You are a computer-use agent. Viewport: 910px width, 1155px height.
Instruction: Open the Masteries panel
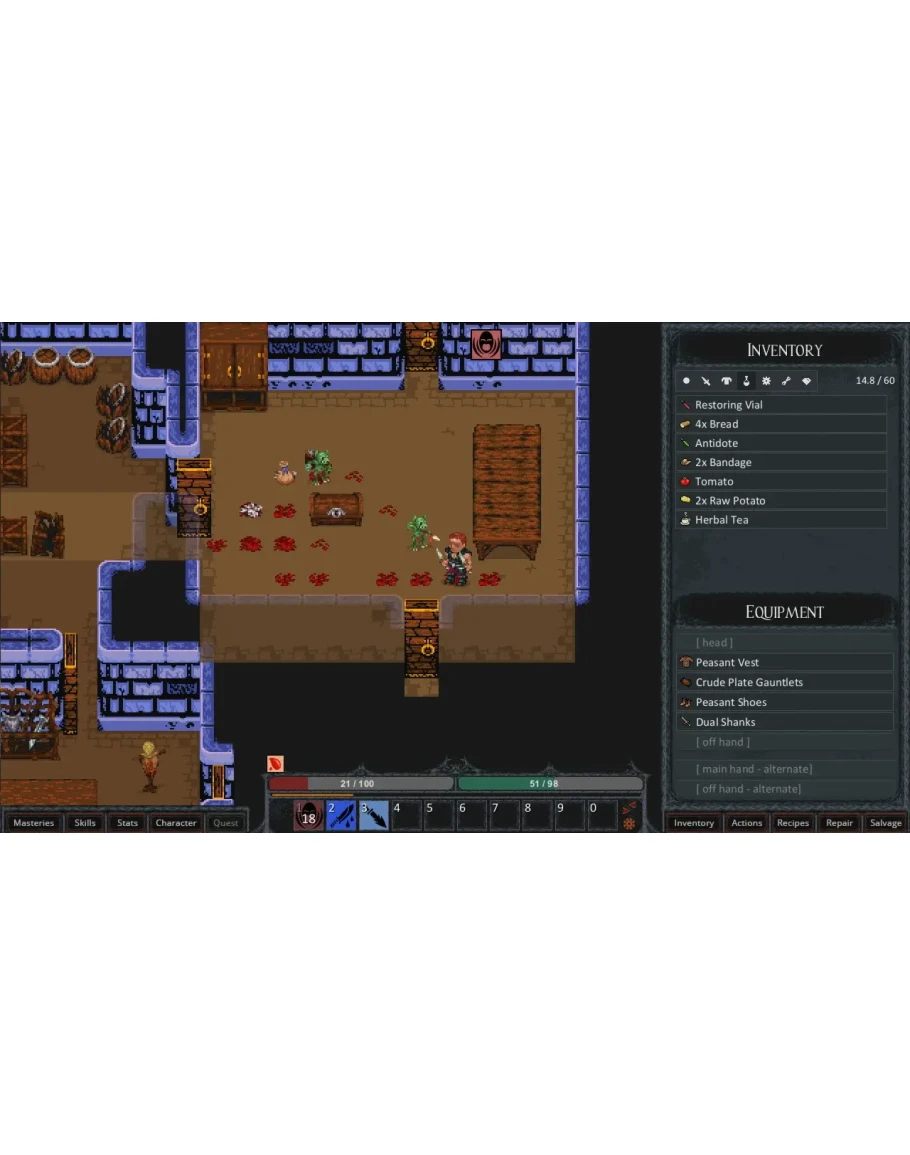point(34,823)
